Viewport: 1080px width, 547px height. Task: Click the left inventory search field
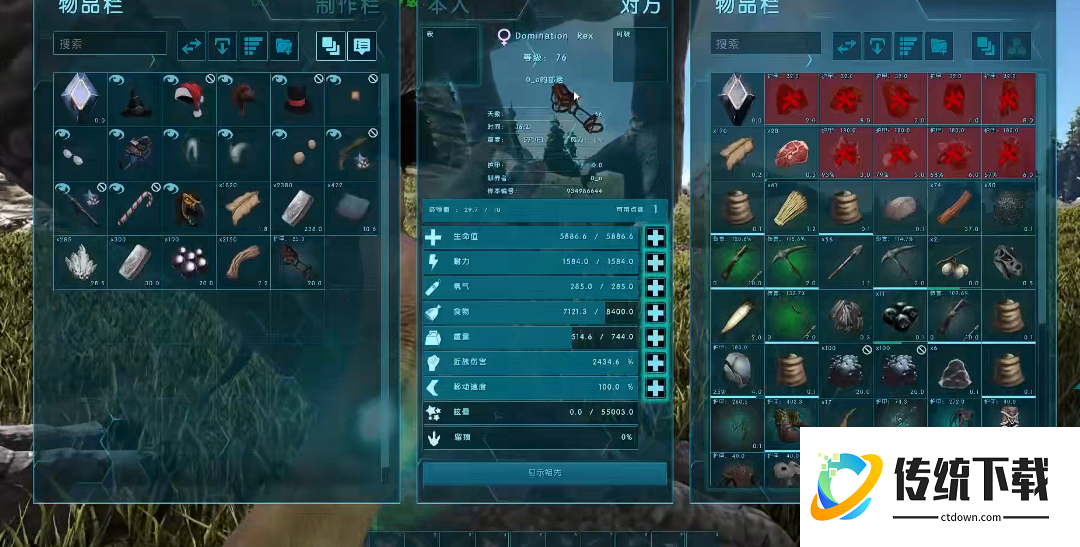[110, 44]
